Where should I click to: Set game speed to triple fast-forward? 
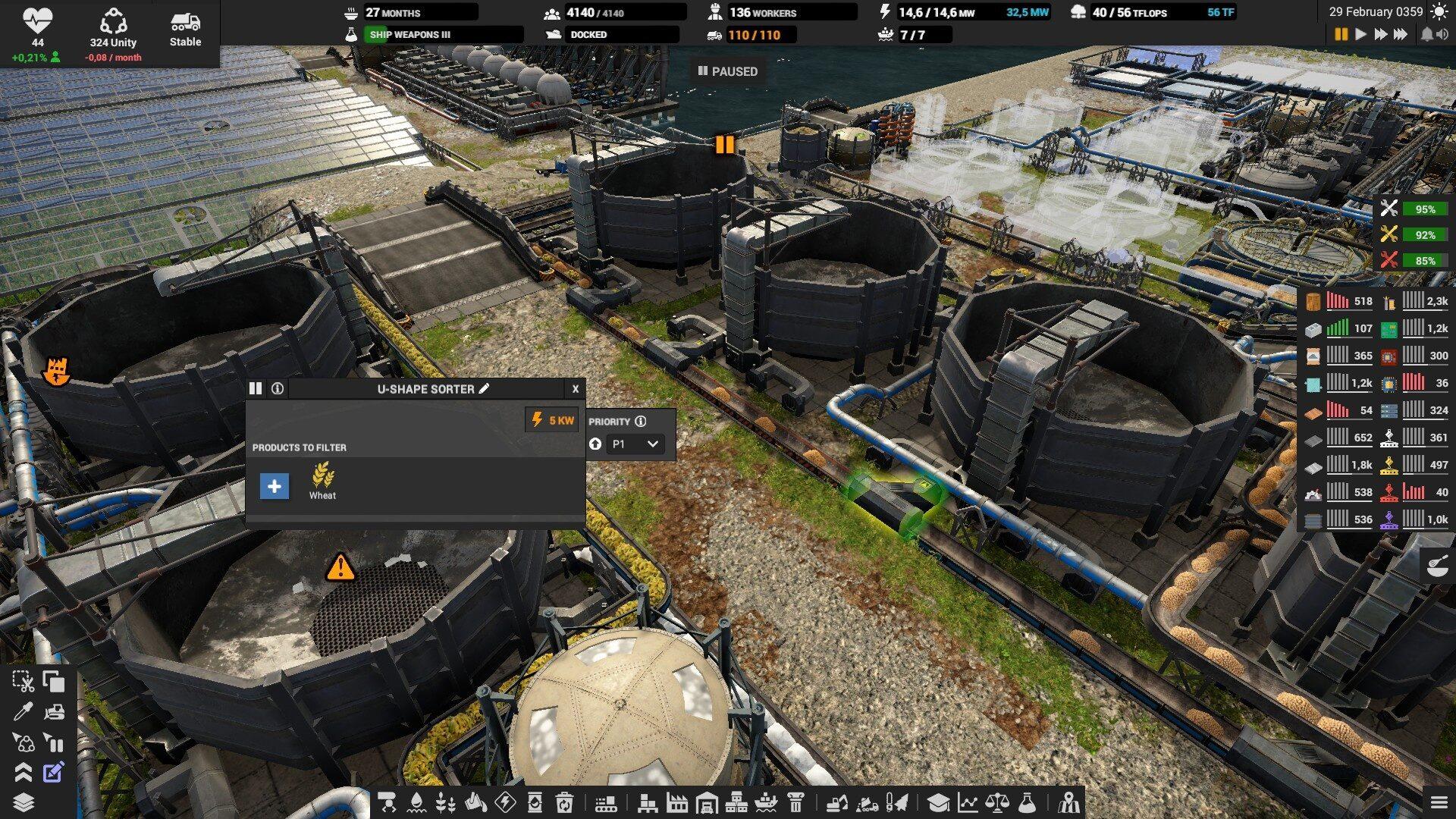[x=1400, y=34]
